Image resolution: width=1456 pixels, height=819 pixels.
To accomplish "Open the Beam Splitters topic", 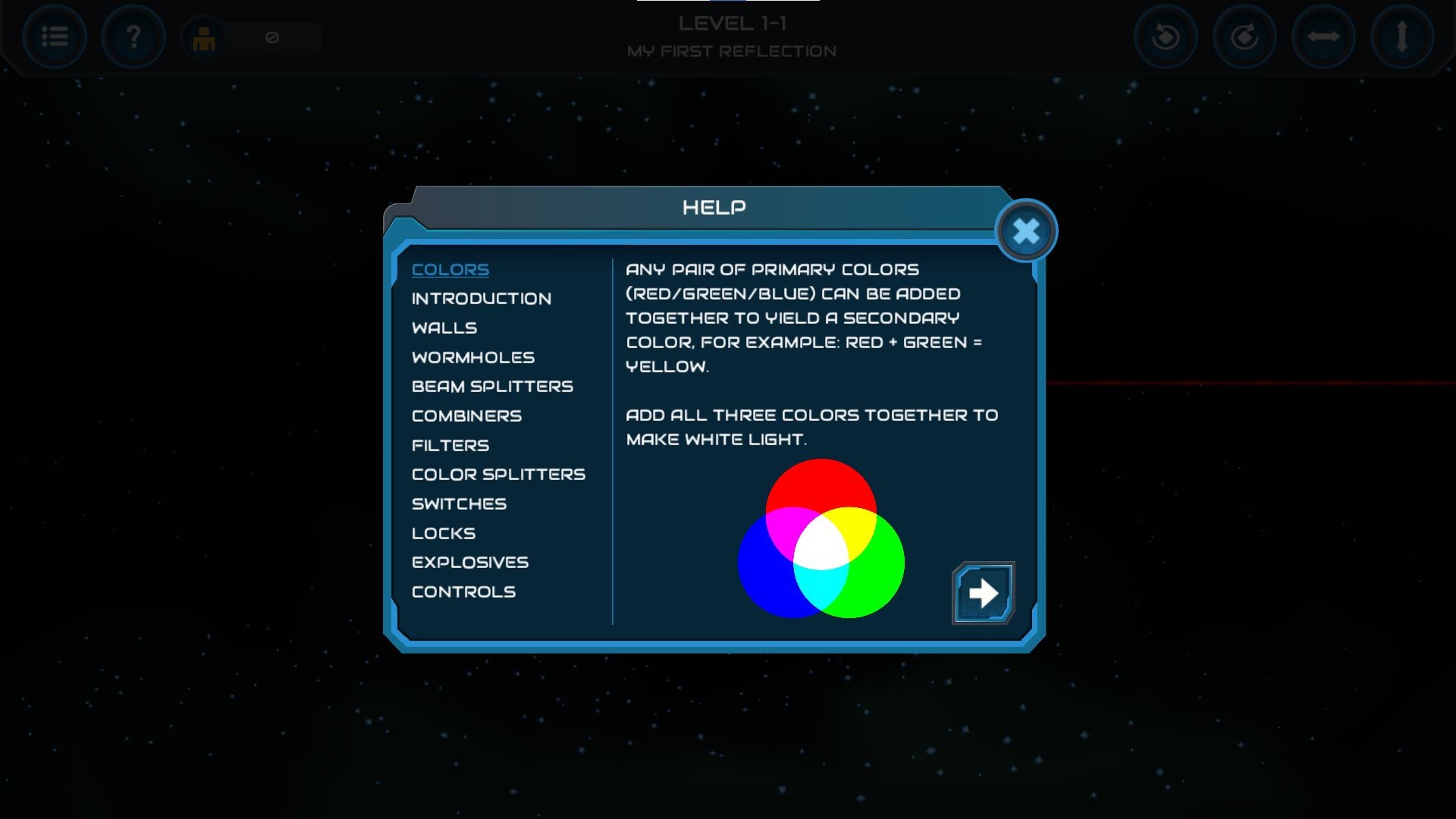I will [492, 386].
